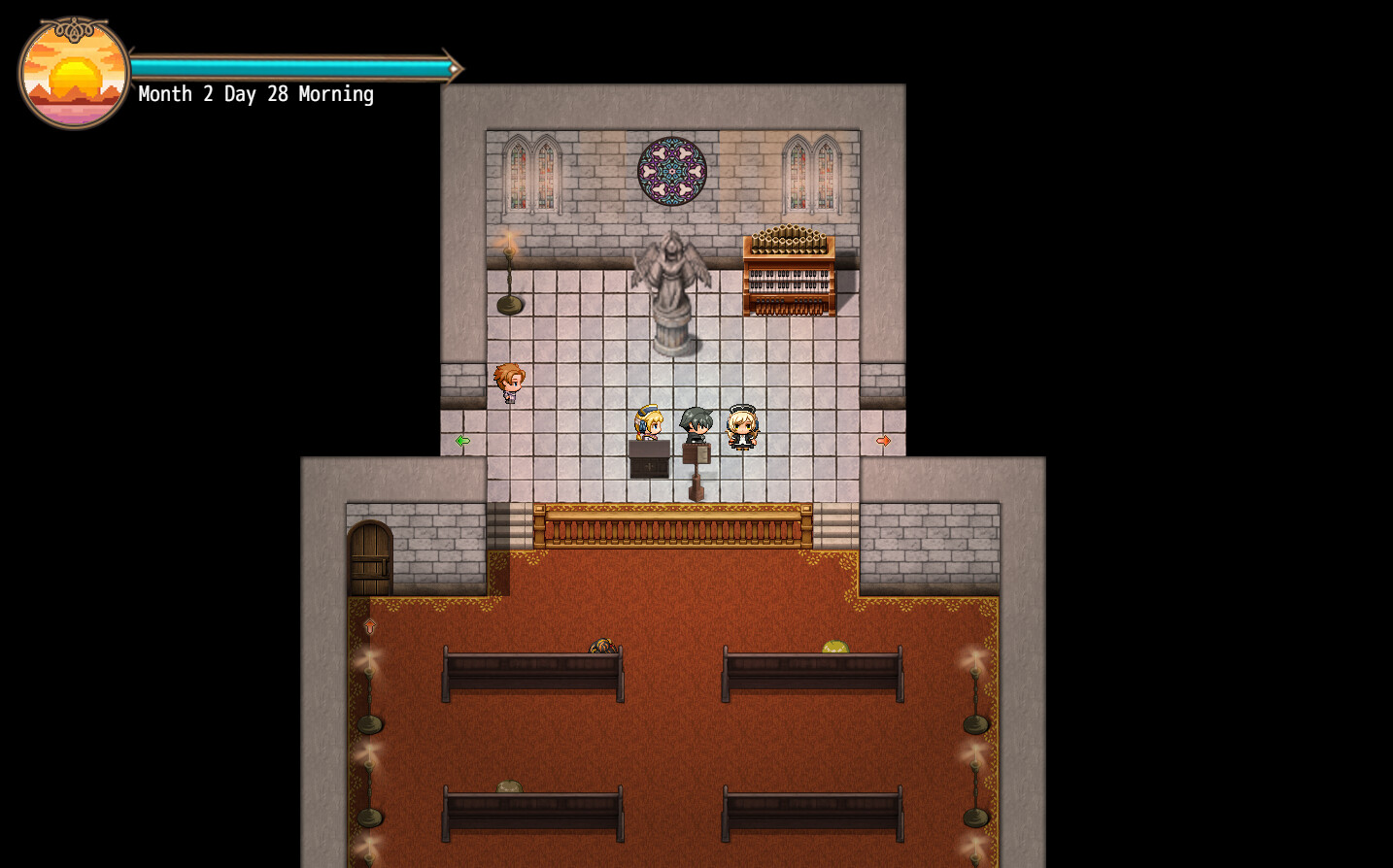Select the red right exit arrow
1393x868 pixels.
coord(883,441)
